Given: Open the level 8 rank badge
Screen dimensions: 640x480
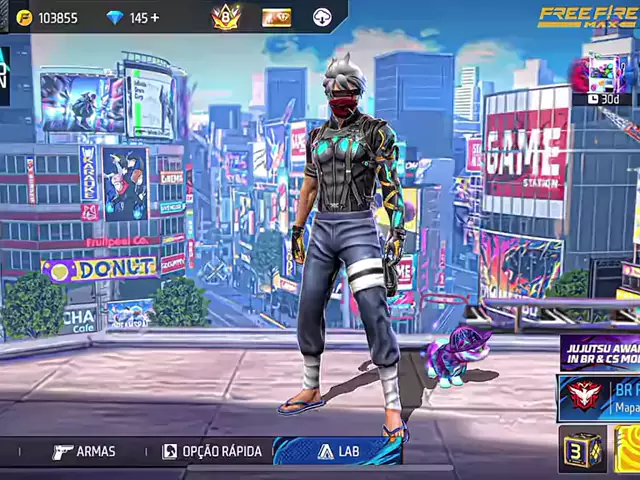Looking at the screenshot, I should click(227, 17).
